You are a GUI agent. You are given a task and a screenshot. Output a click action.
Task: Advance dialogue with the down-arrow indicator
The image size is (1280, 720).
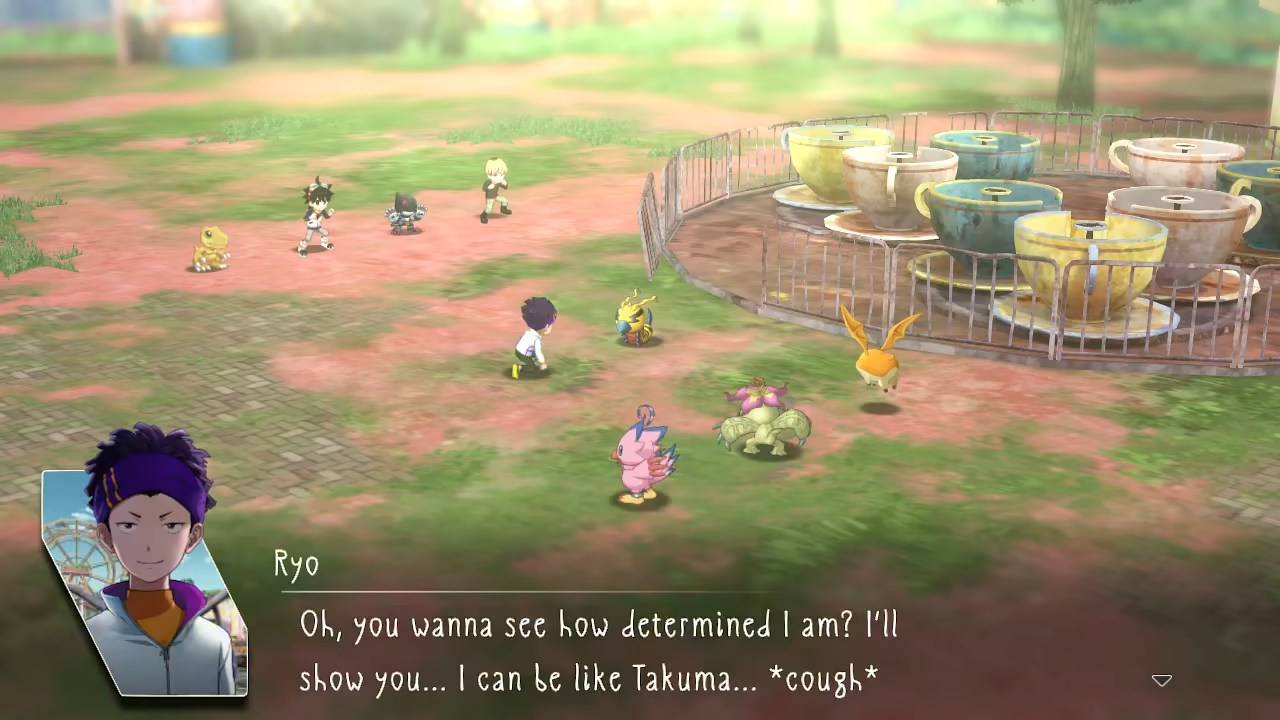[1161, 681]
